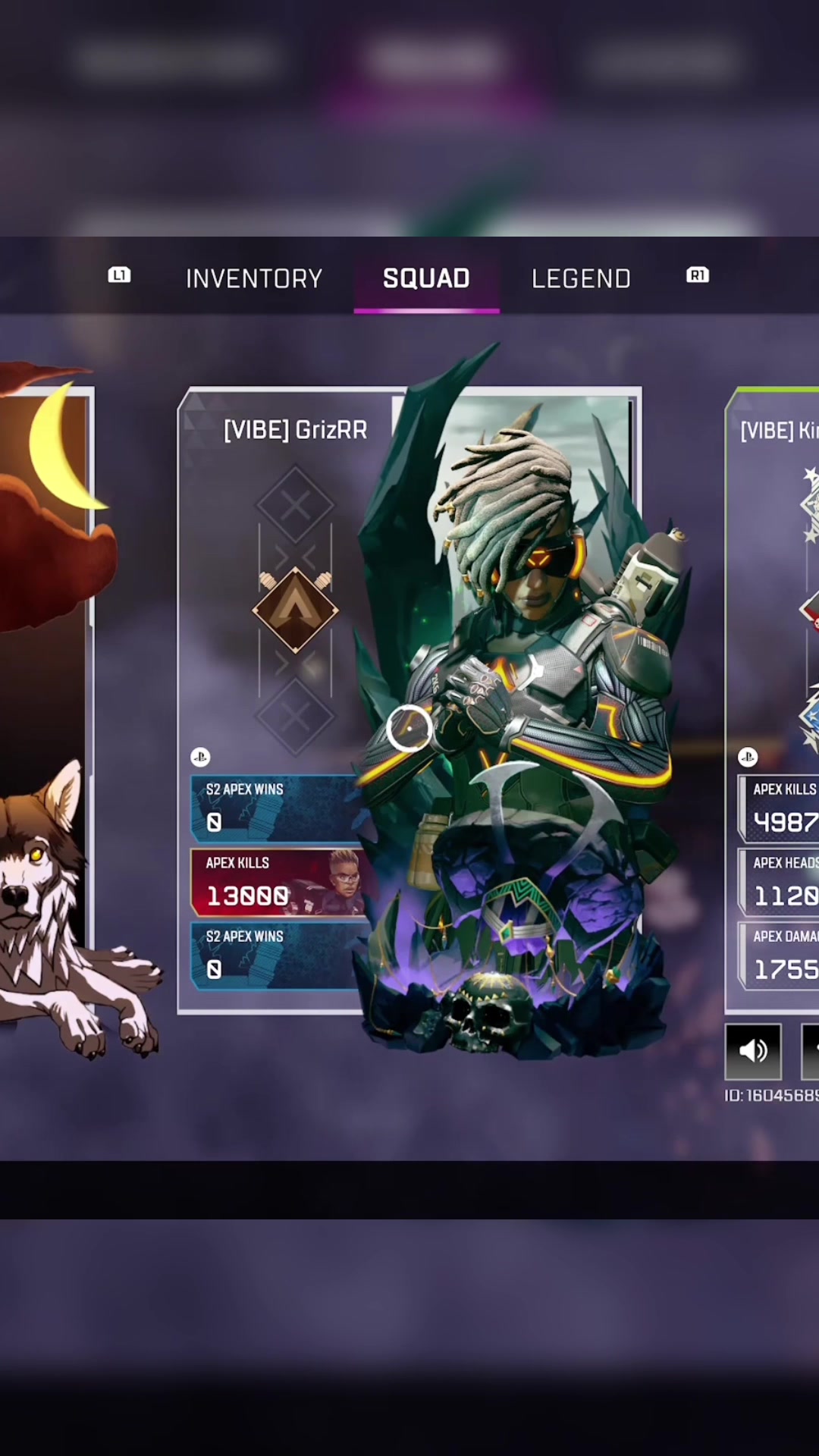This screenshot has height=1456, width=819.
Task: Select GrizRR's bronze rank badge
Action: click(x=295, y=610)
